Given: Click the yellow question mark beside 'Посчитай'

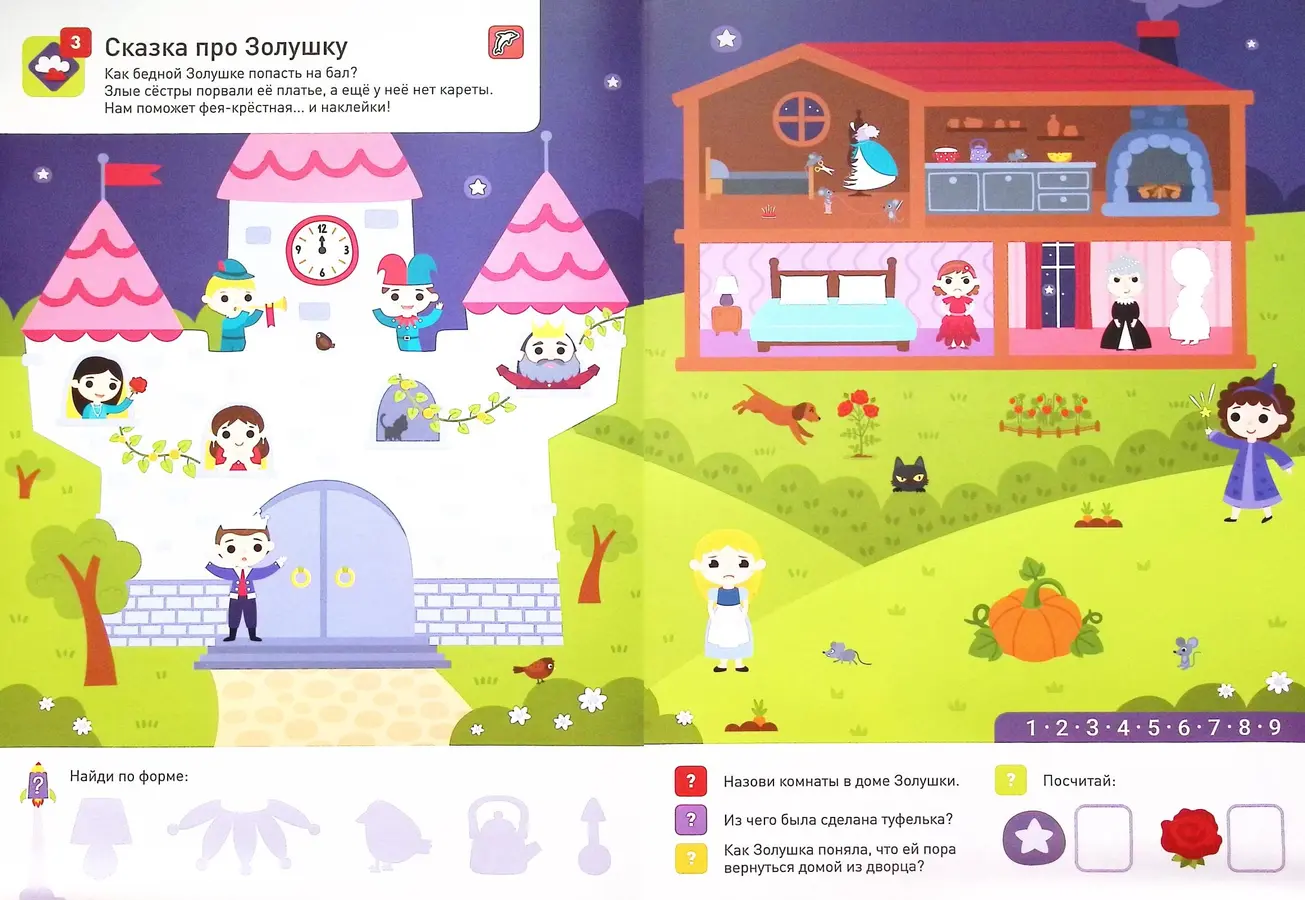Looking at the screenshot, I should tap(1012, 781).
